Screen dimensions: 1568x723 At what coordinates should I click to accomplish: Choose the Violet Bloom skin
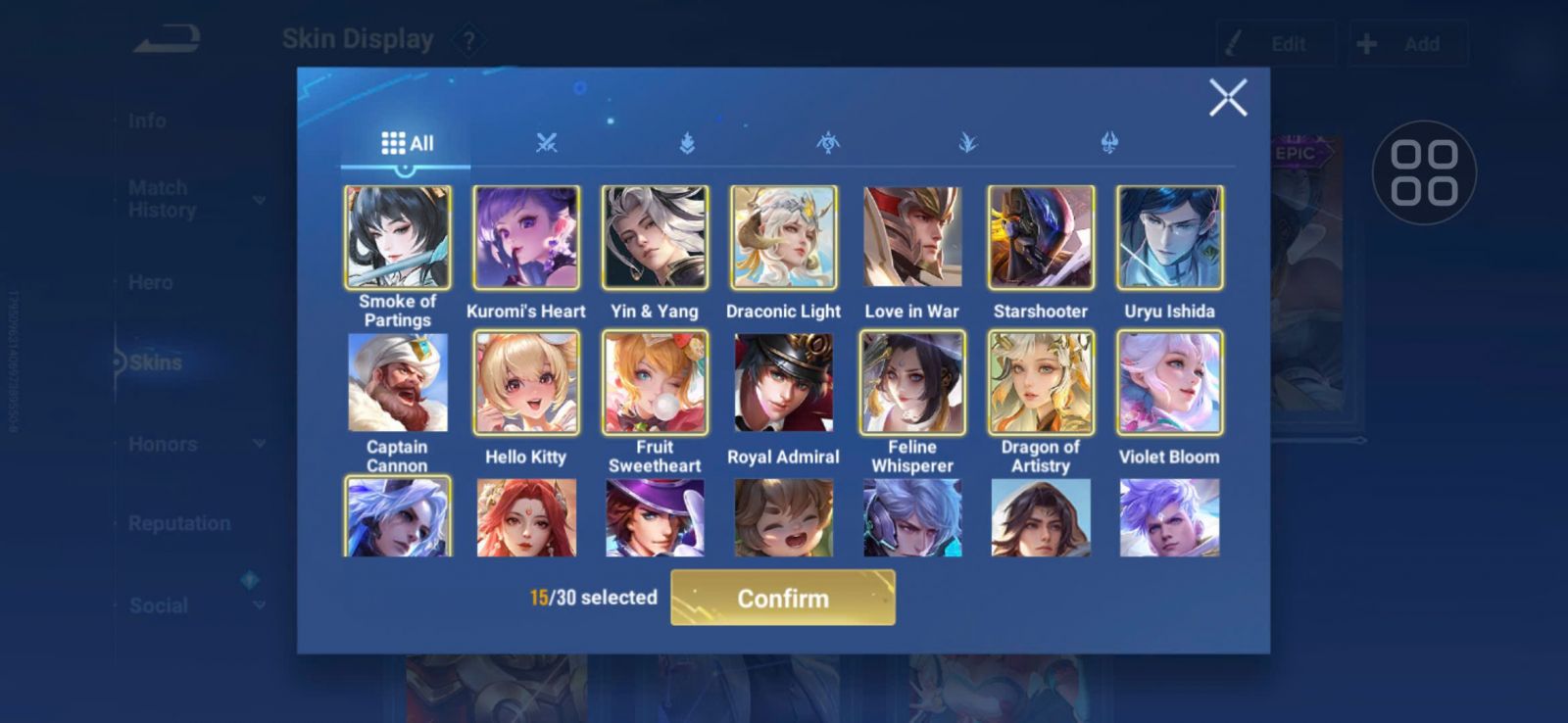tap(1169, 383)
